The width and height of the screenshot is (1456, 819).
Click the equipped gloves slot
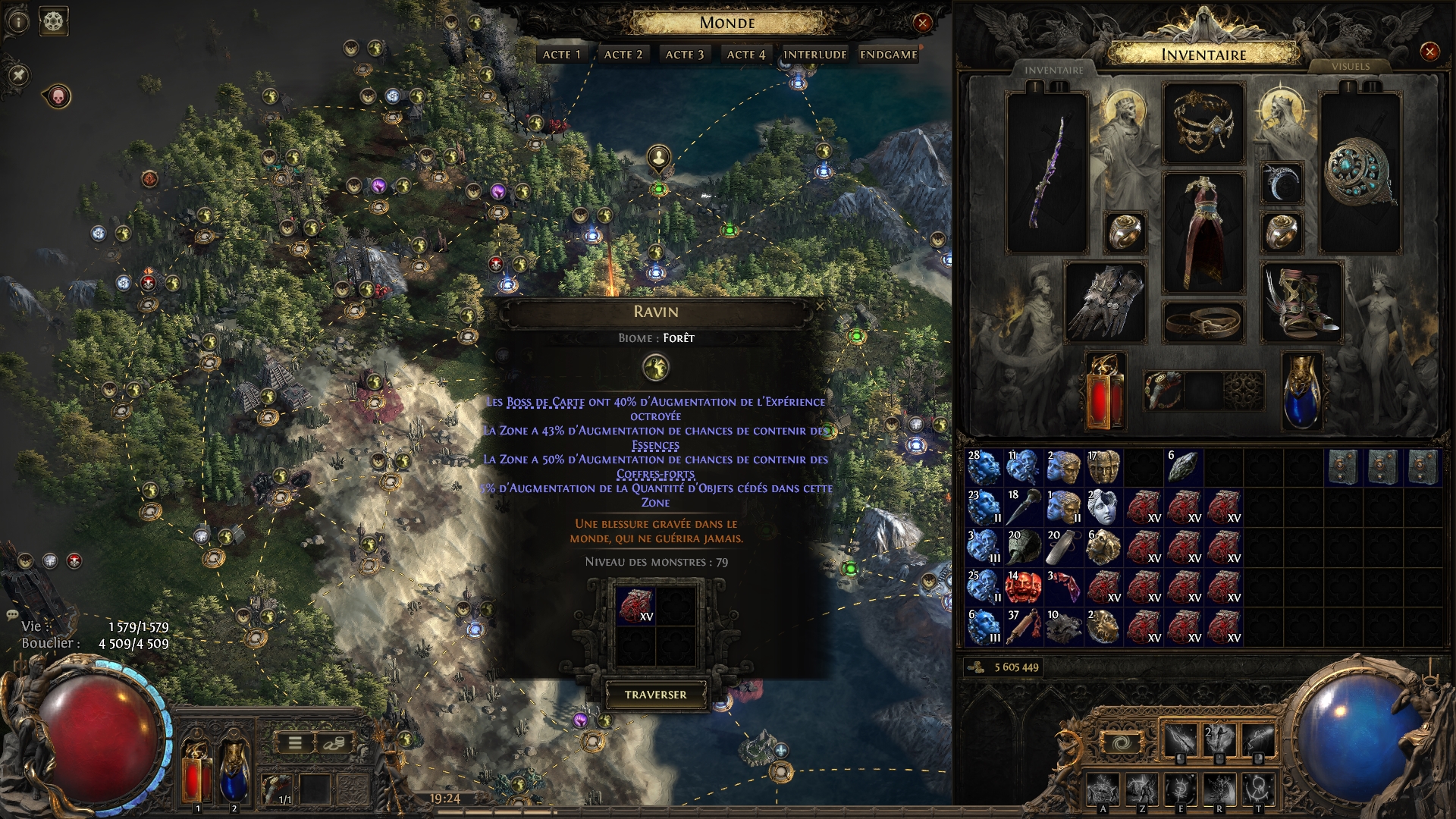[1104, 302]
